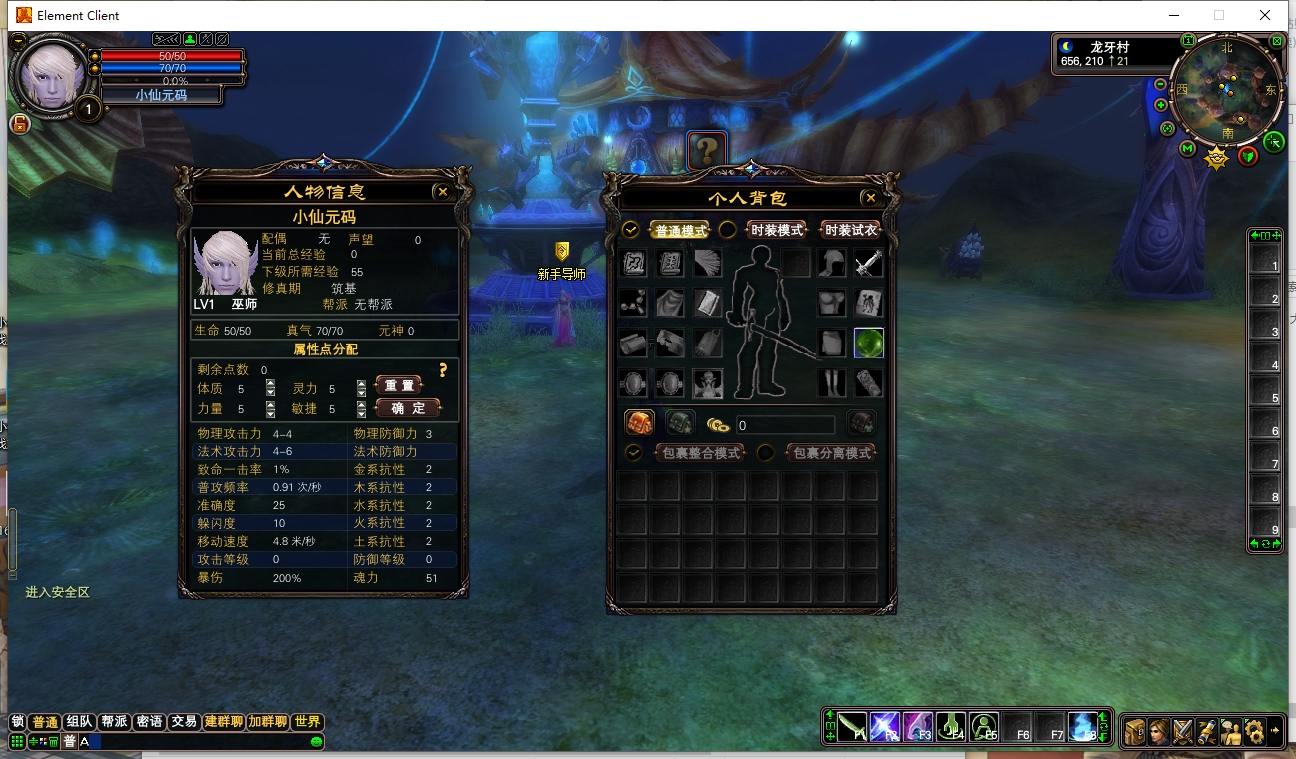Viewport: 1296px width, 759px height.
Task: Select the green orb equipment slot
Action: coord(868,343)
